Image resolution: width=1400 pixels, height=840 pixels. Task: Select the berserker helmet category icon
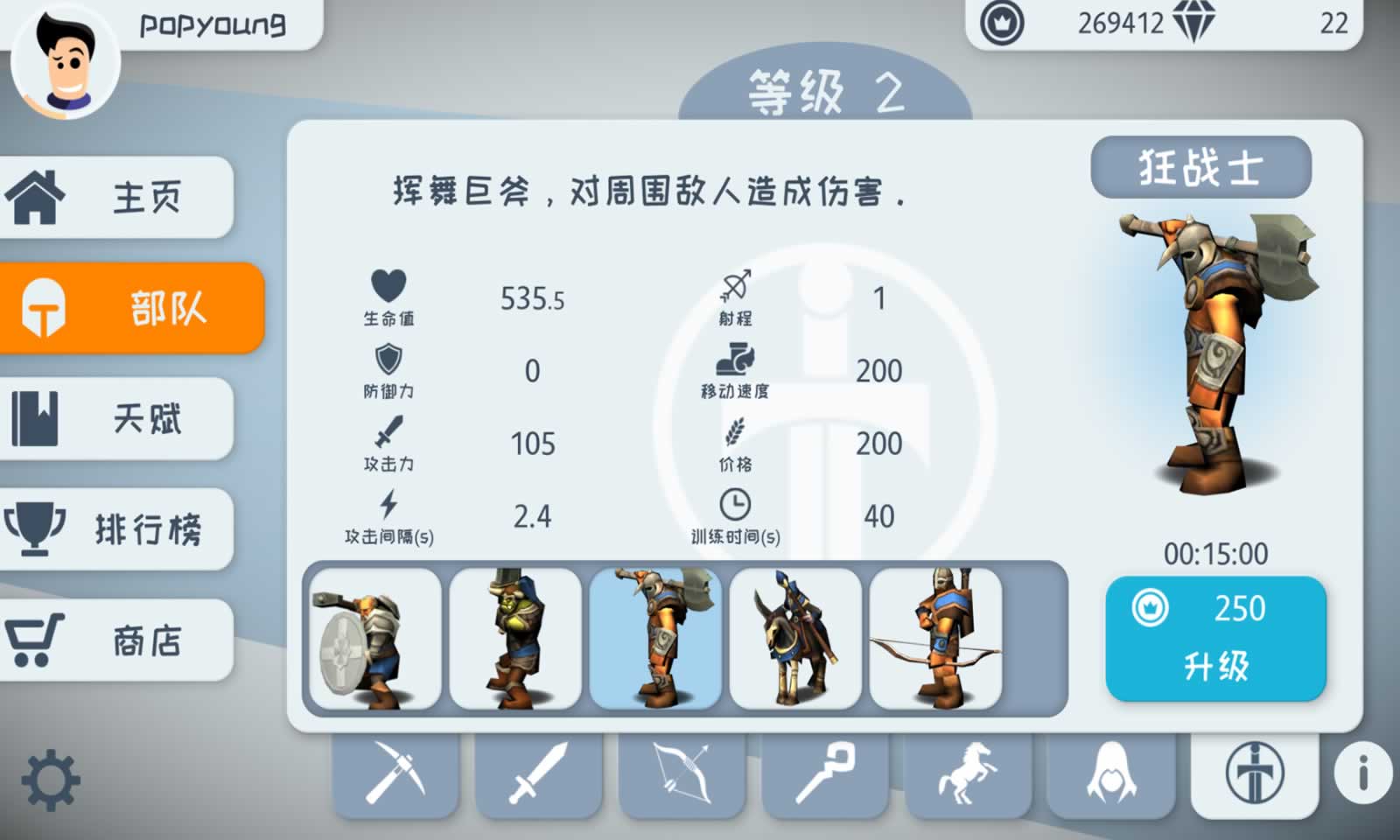click(1253, 775)
